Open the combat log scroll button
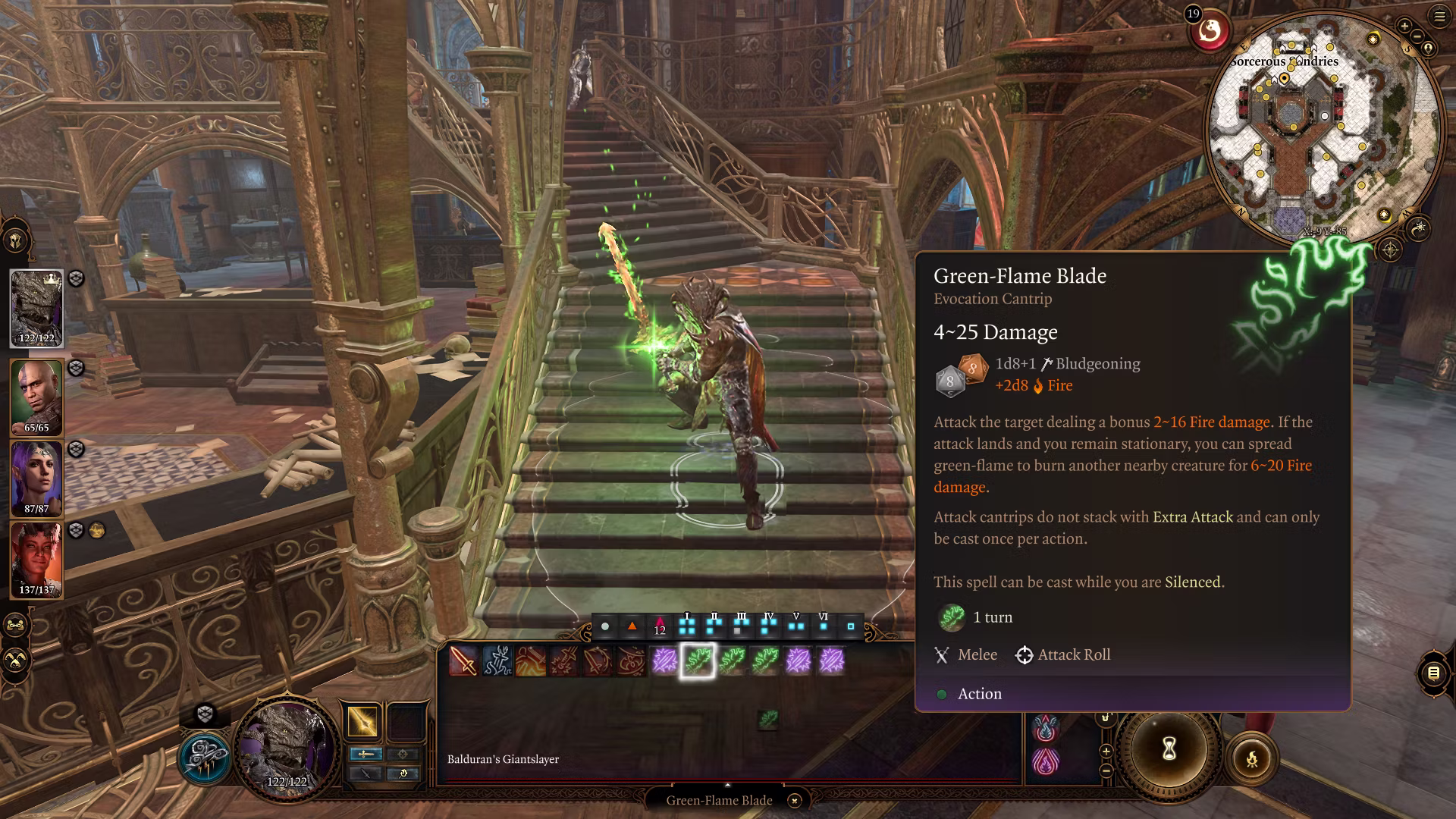 1433,673
